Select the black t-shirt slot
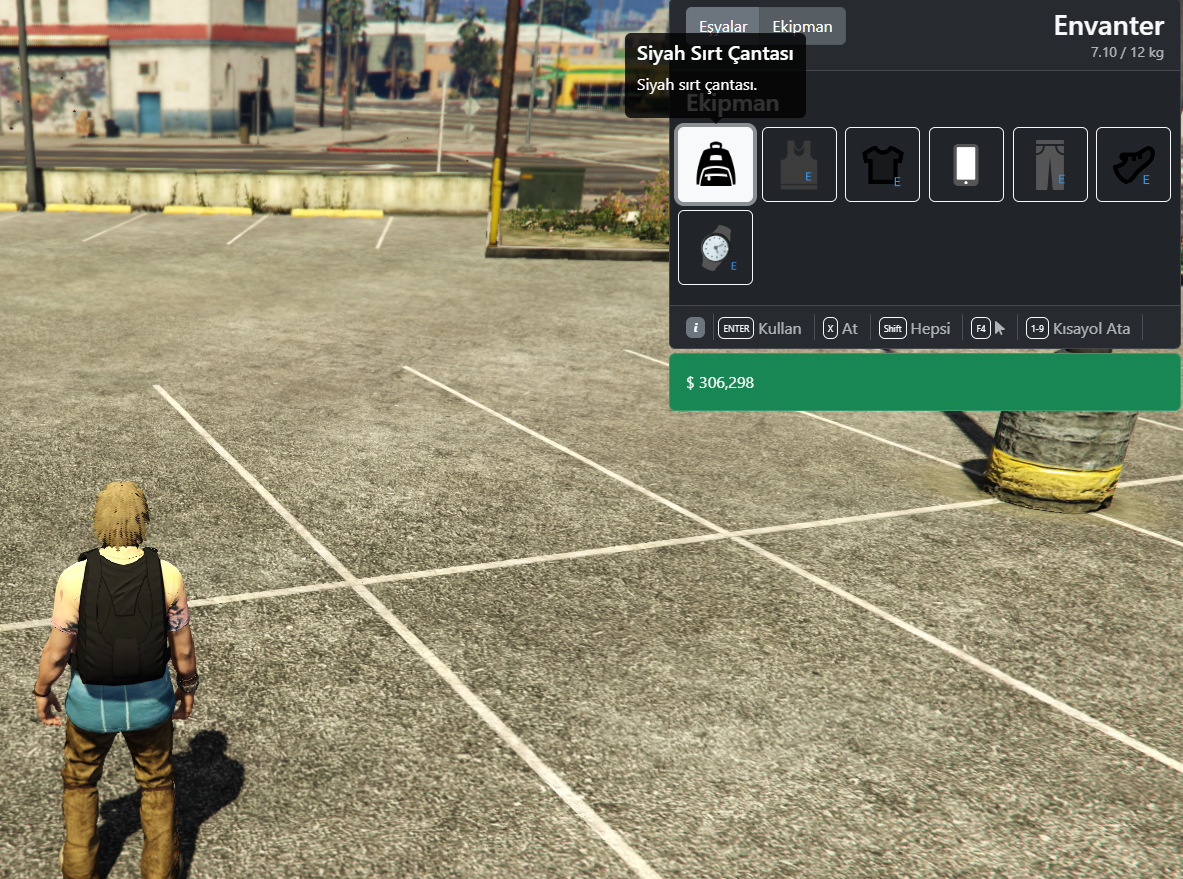The image size is (1183, 879). (x=882, y=165)
